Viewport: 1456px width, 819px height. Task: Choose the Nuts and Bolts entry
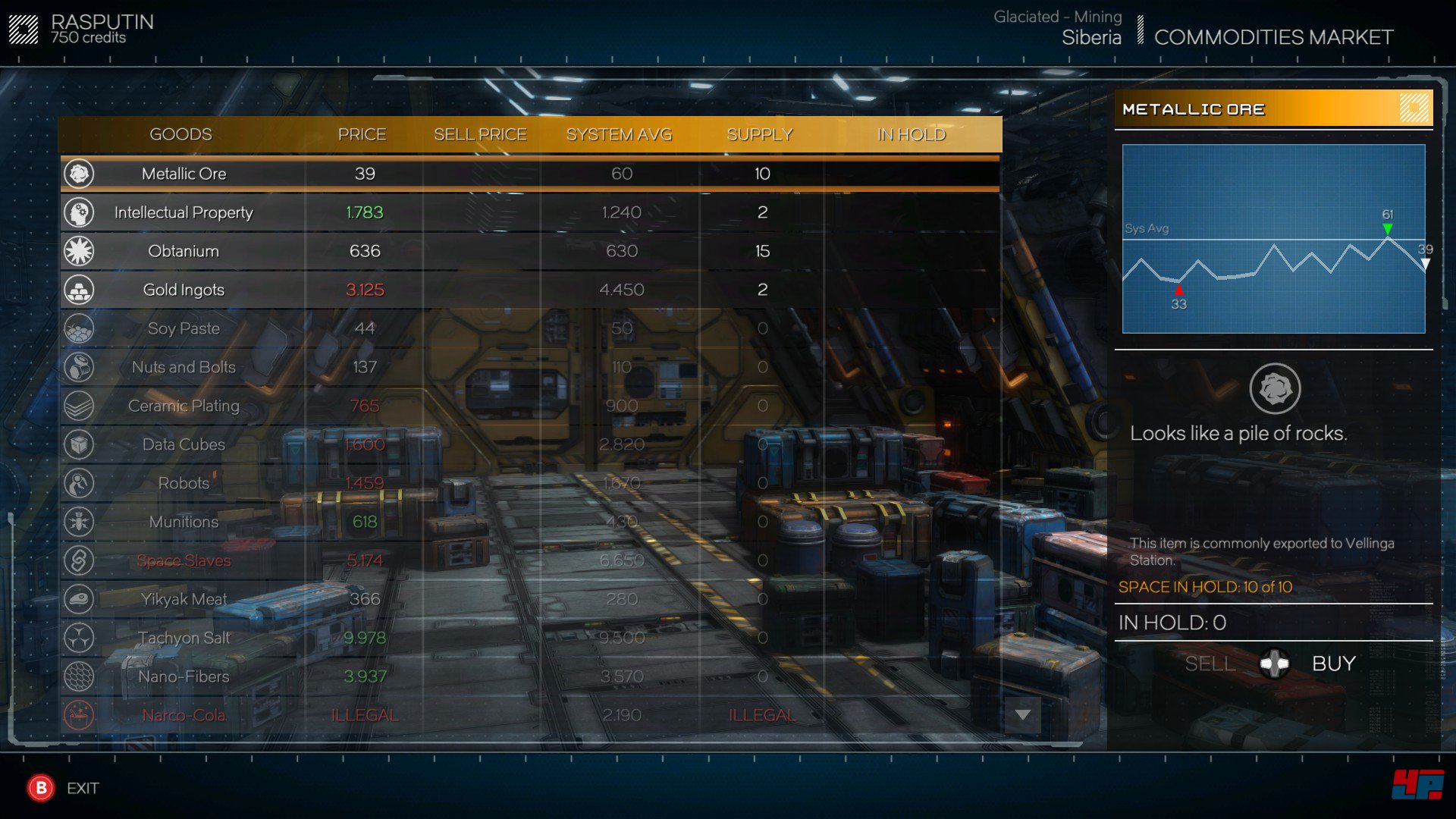coord(184,367)
